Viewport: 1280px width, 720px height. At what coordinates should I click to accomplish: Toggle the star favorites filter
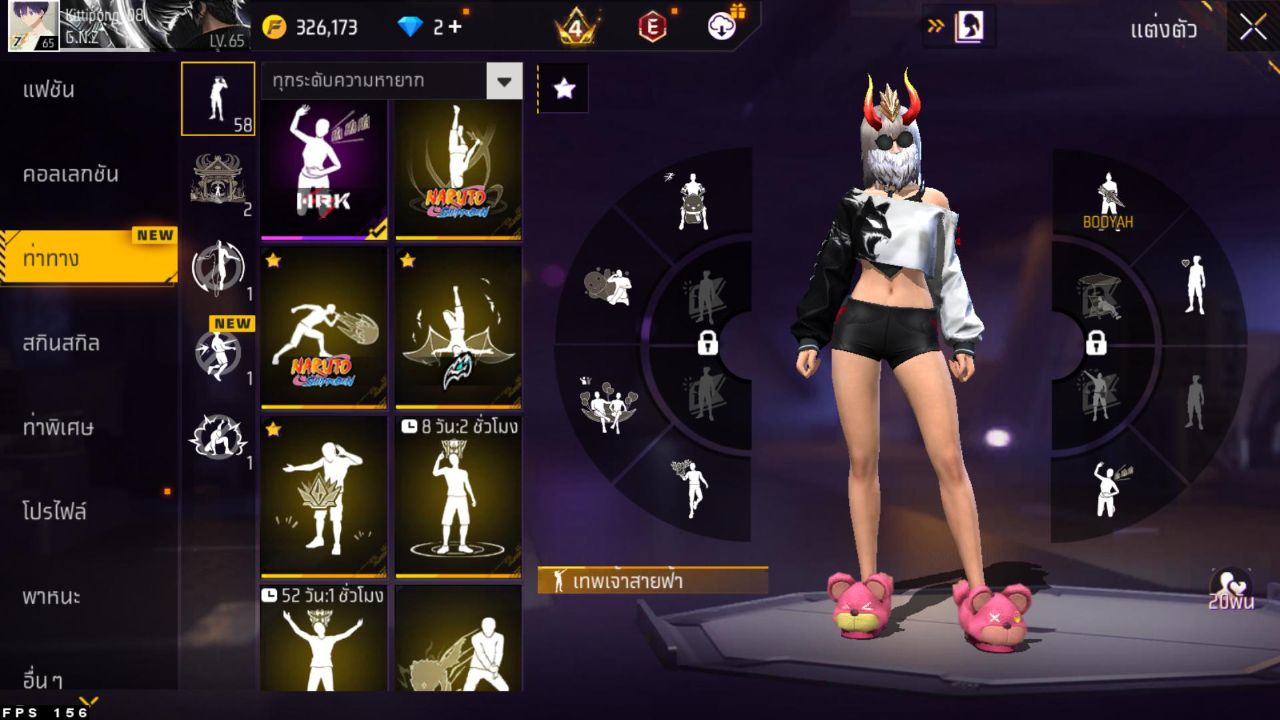[563, 88]
